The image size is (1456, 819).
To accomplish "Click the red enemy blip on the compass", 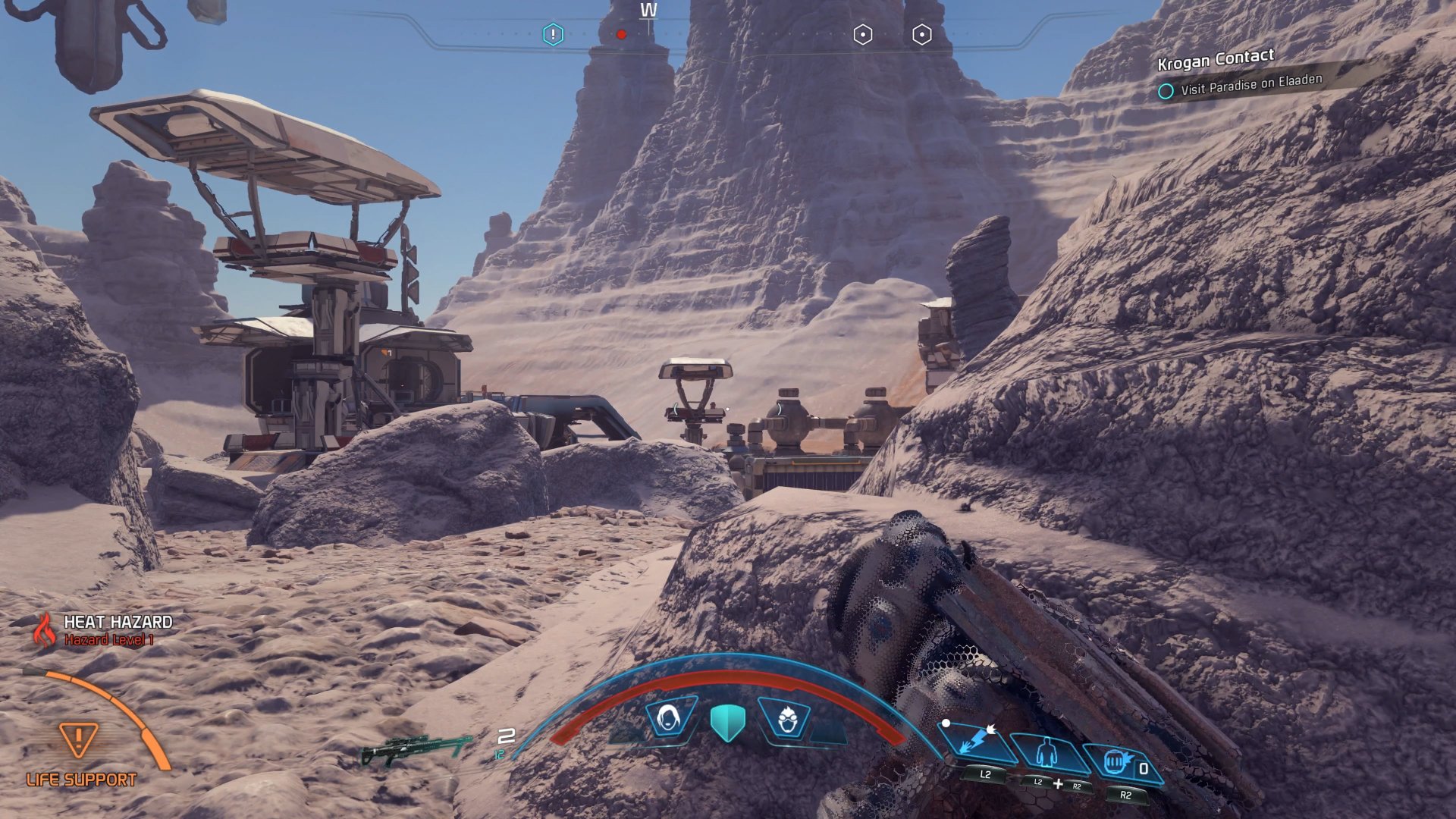I will tap(621, 33).
